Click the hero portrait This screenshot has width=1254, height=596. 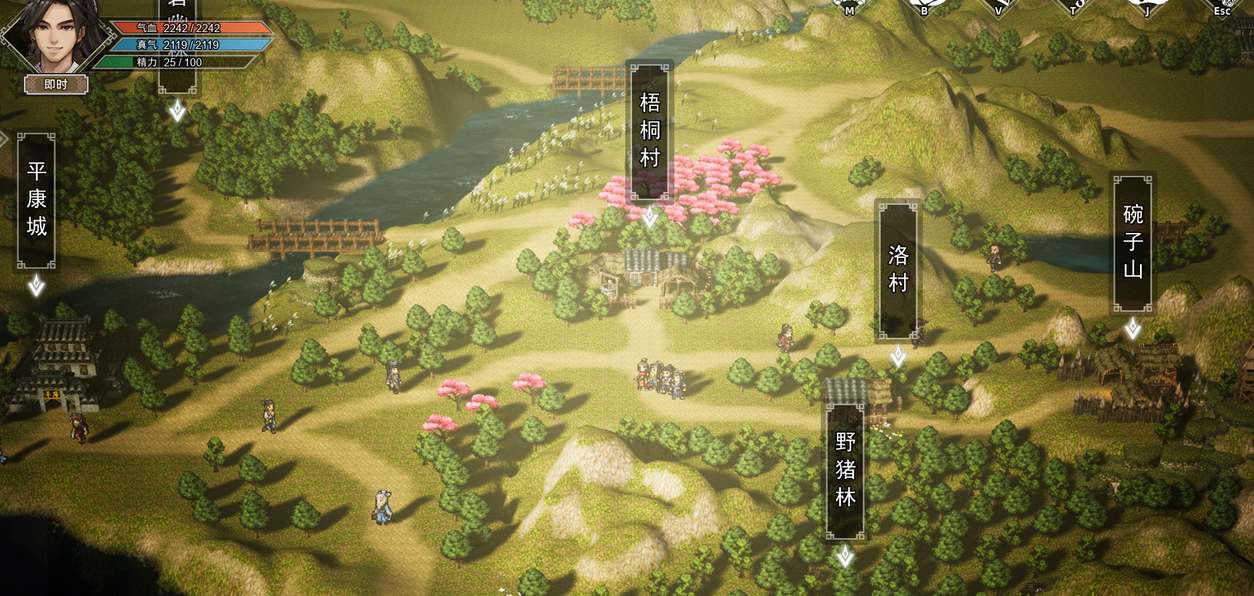coord(52,38)
